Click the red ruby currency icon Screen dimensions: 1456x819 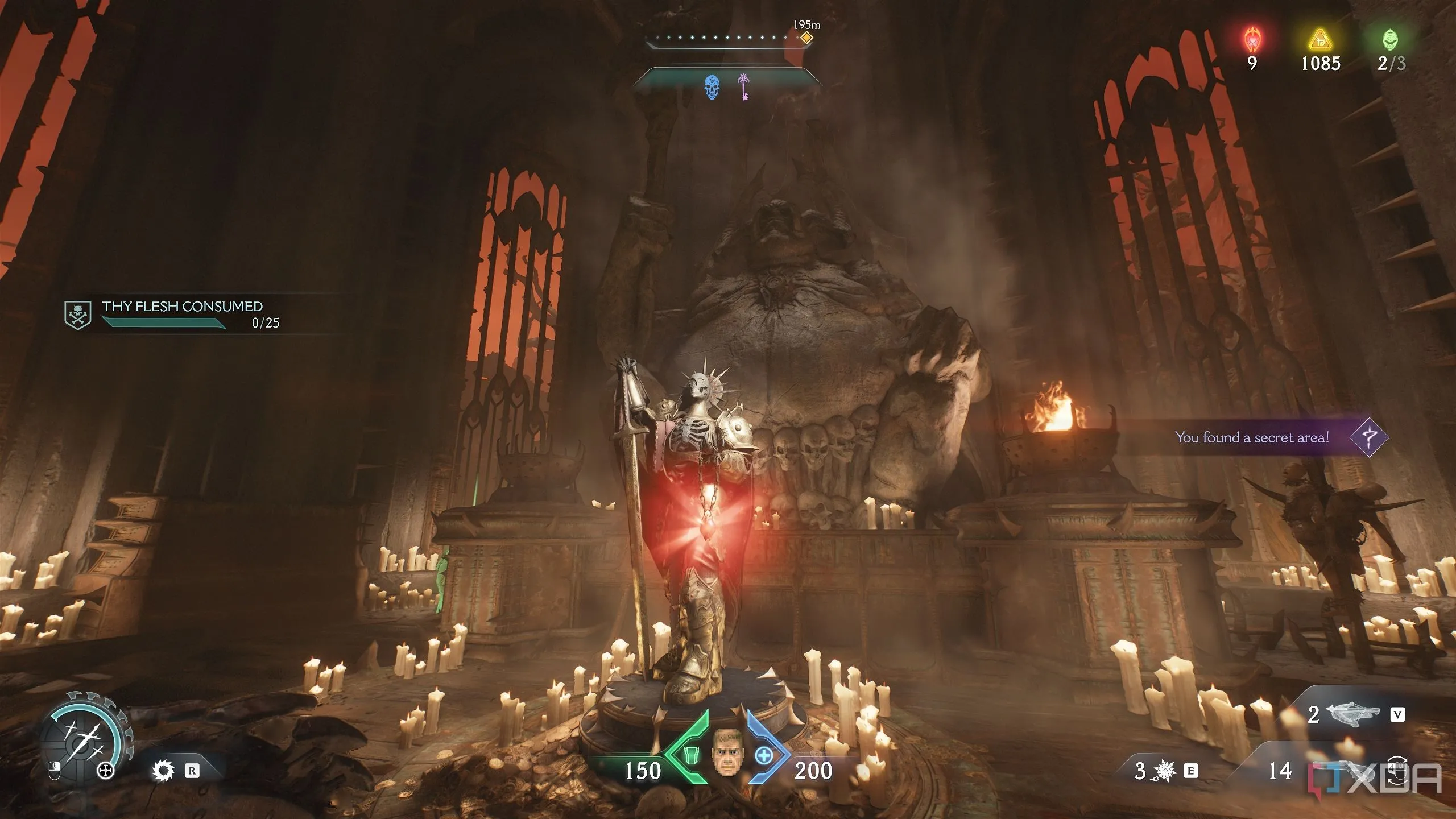pyautogui.click(x=1252, y=40)
